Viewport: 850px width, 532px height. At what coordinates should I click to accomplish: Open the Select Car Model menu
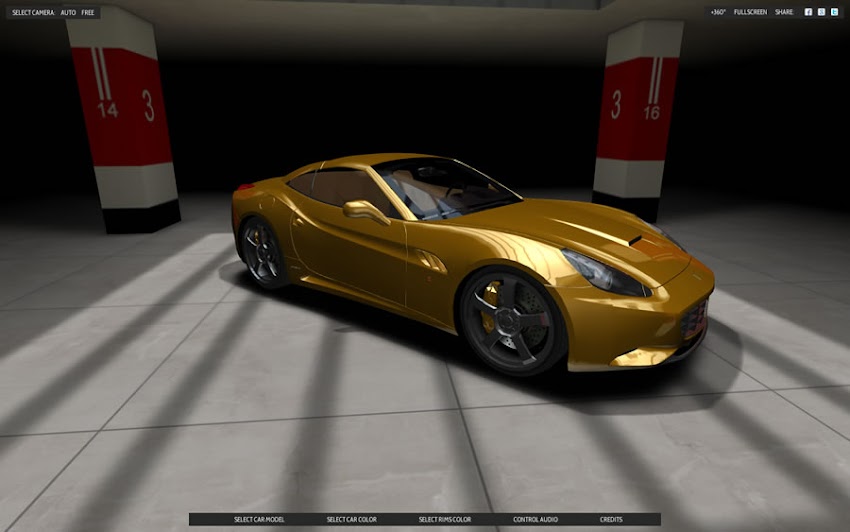(259, 519)
